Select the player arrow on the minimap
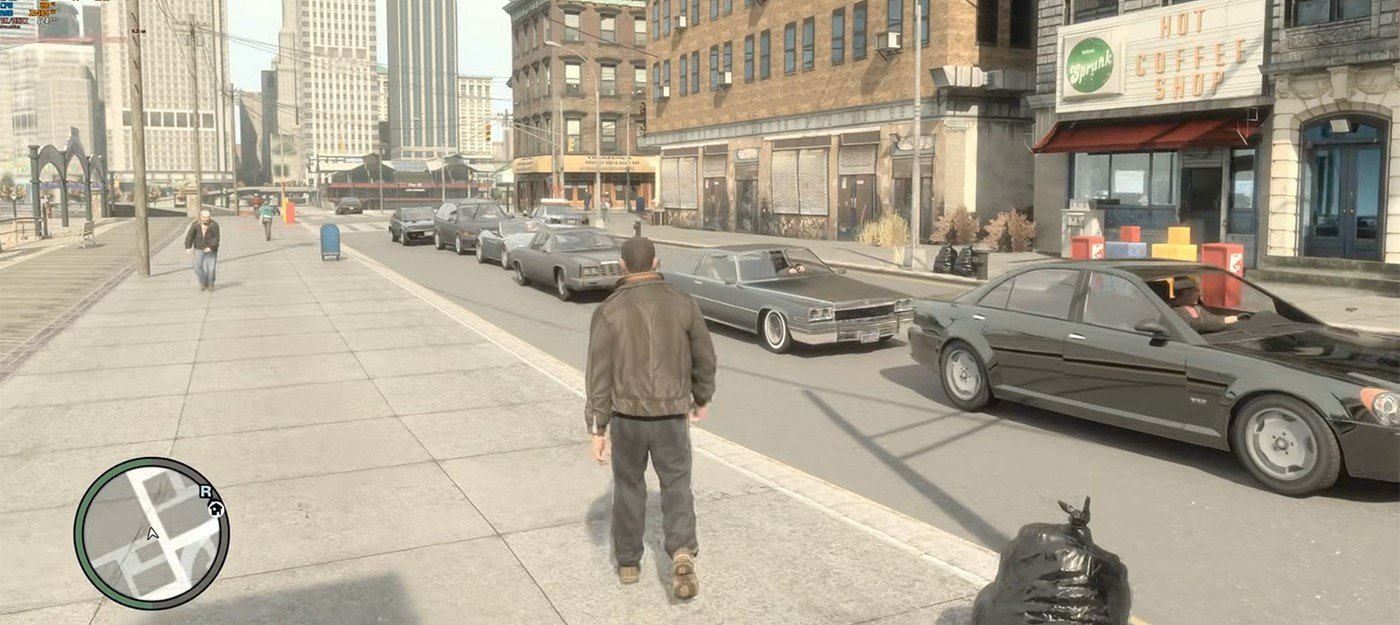The height and width of the screenshot is (625, 1400). point(152,533)
